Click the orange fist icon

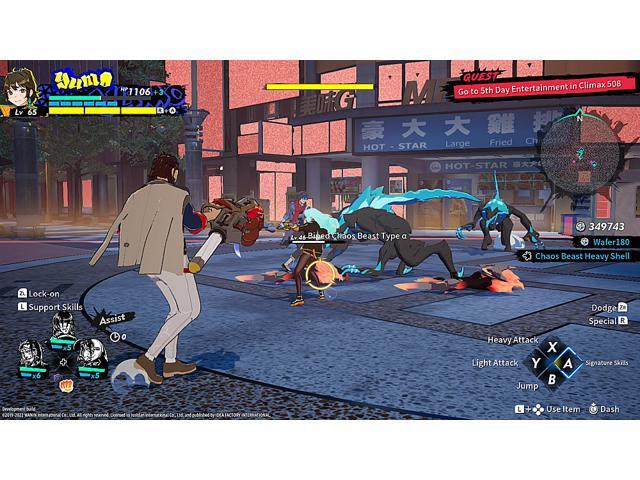click(65, 383)
